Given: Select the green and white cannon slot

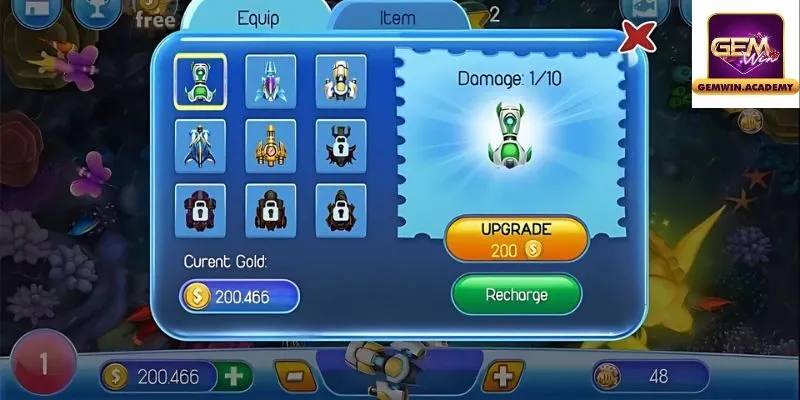Looking at the screenshot, I should 200,80.
